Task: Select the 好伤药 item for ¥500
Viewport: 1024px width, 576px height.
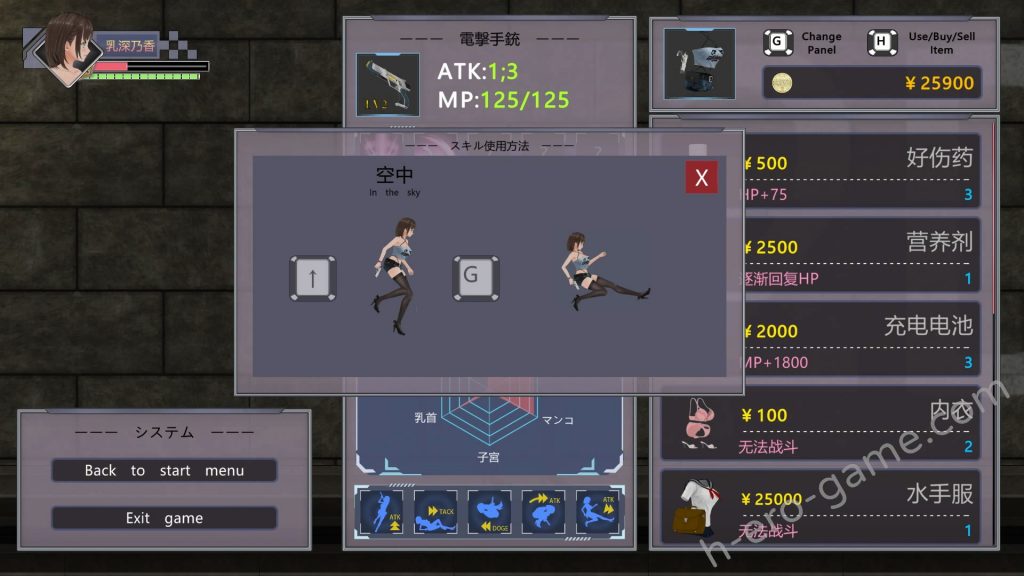Action: [x=860, y=172]
